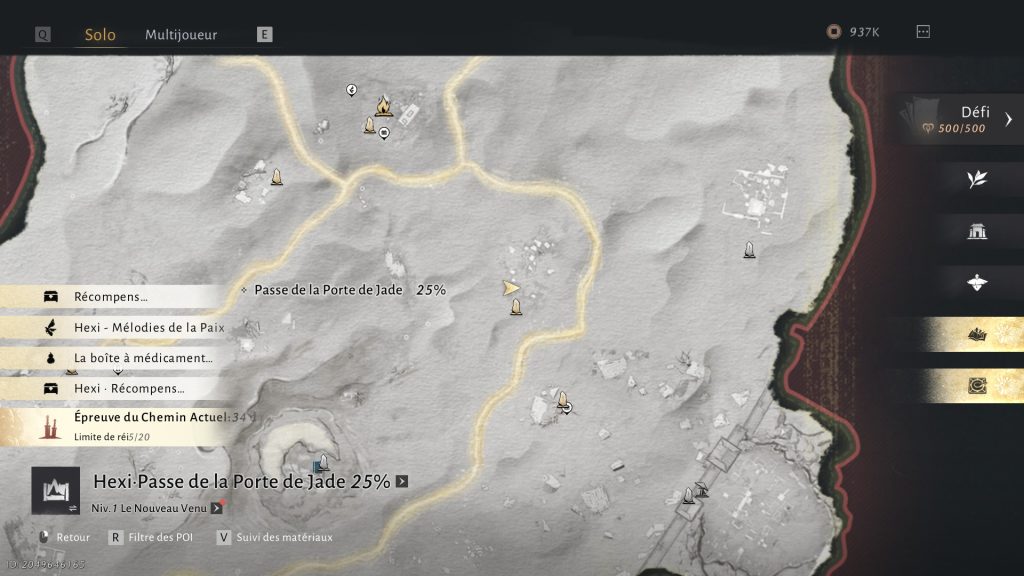Select the leaf sprig category button
This screenshot has height=576, width=1024.
[977, 179]
